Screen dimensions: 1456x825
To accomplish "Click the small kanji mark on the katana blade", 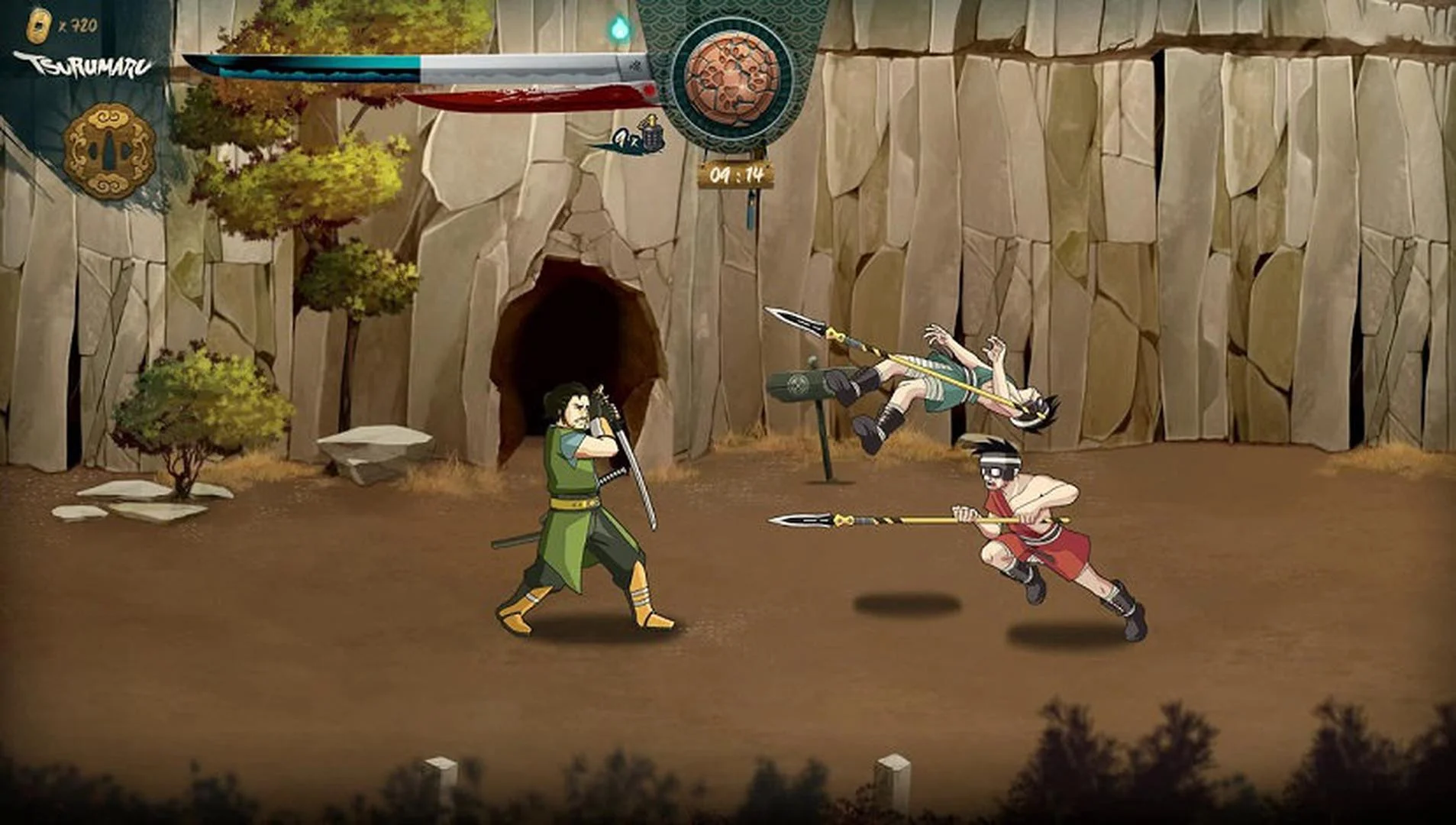I will (x=634, y=65).
